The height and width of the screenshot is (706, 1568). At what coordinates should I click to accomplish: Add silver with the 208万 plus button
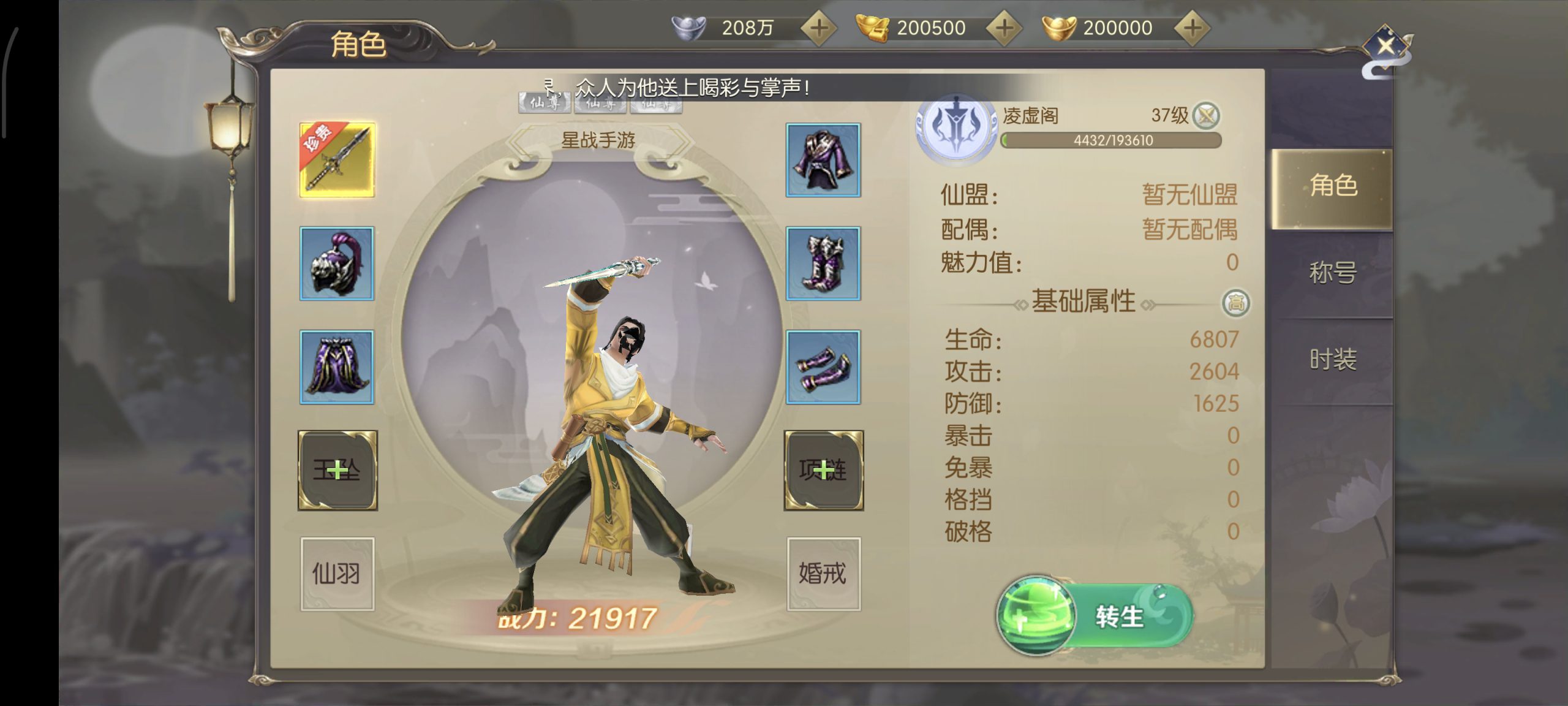coord(819,28)
